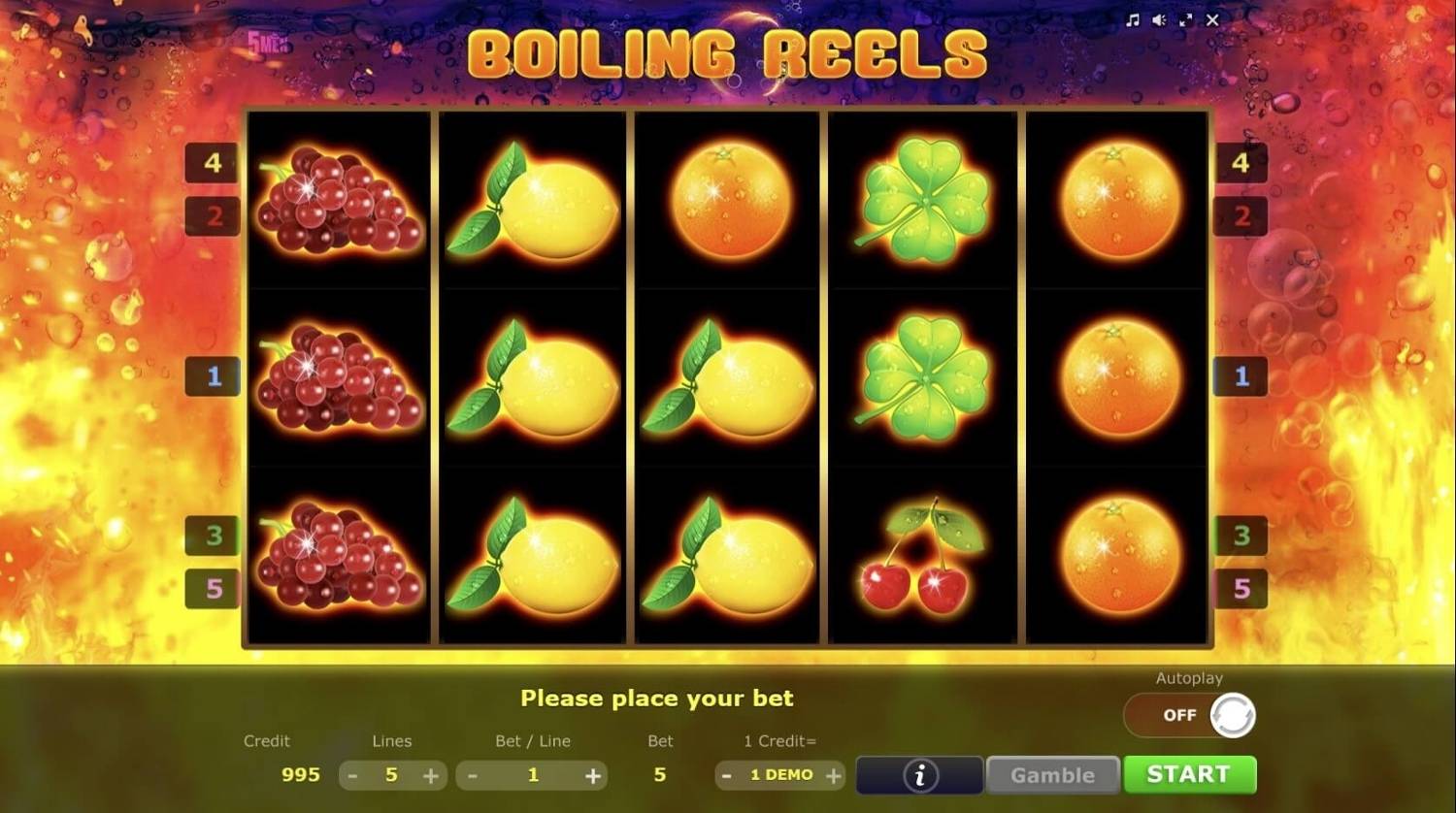
Task: Increase the Bet per Line value
Action: (592, 775)
